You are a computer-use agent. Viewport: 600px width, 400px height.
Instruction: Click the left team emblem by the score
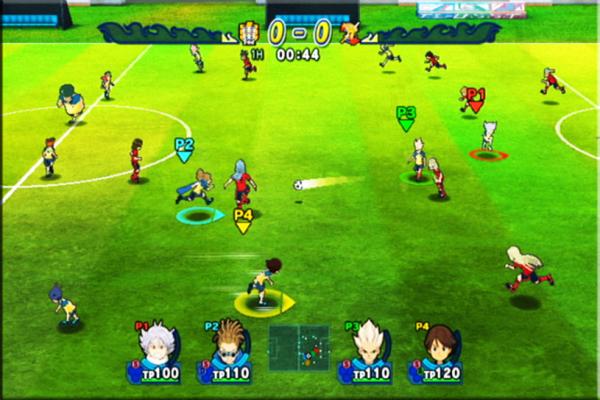(247, 33)
